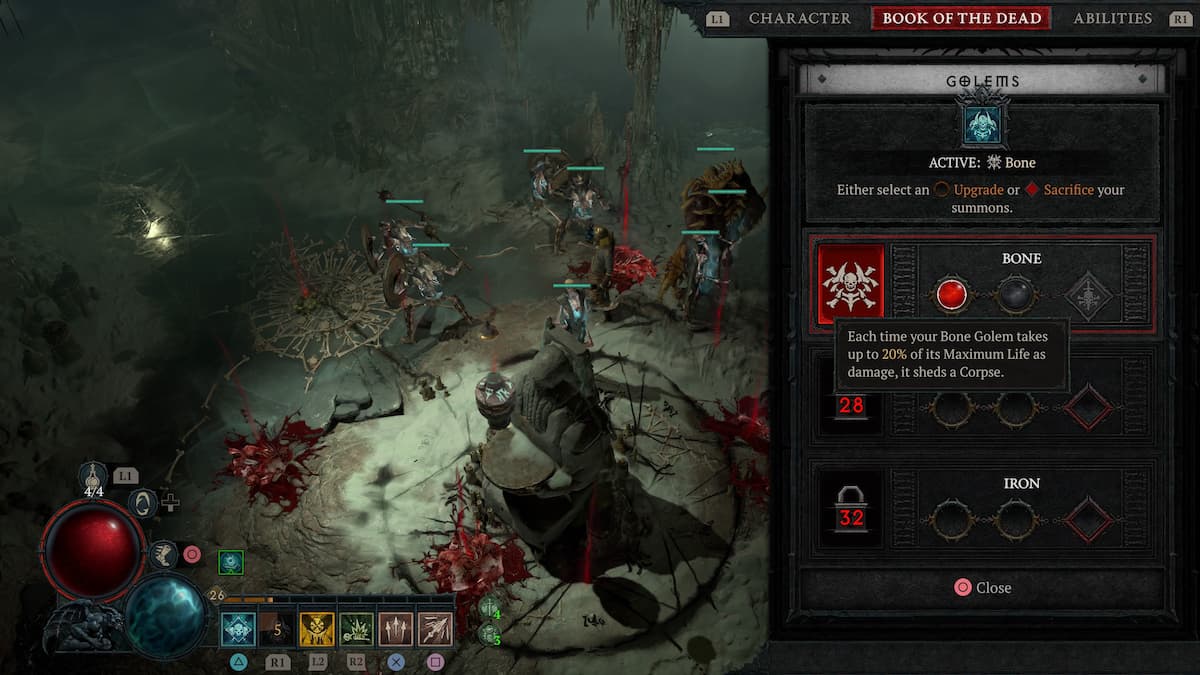Use the healing potion icon showing 4/4
This screenshot has height=675, width=1200.
[x=94, y=479]
